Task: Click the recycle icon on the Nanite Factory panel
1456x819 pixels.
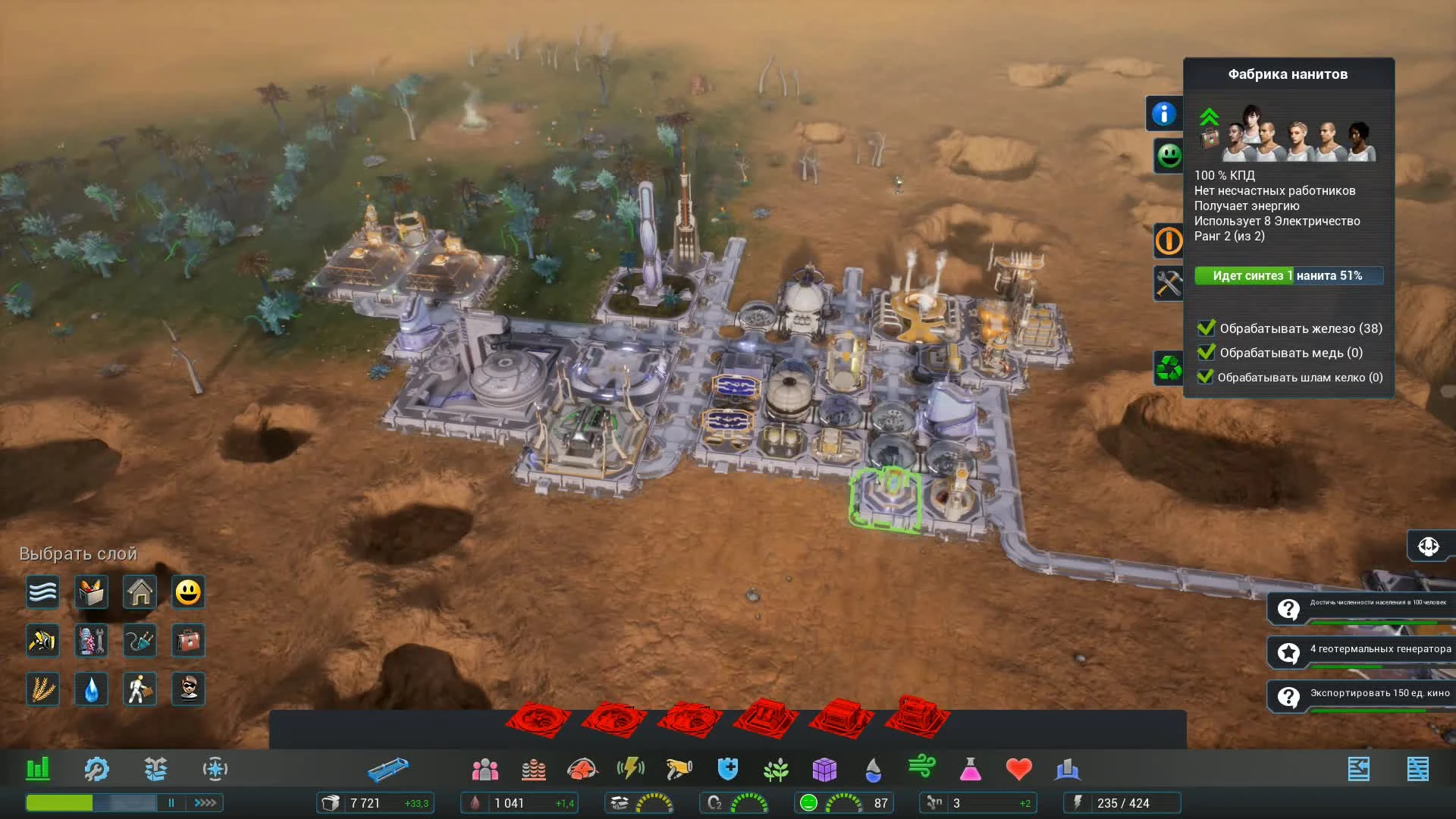Action: tap(1168, 367)
